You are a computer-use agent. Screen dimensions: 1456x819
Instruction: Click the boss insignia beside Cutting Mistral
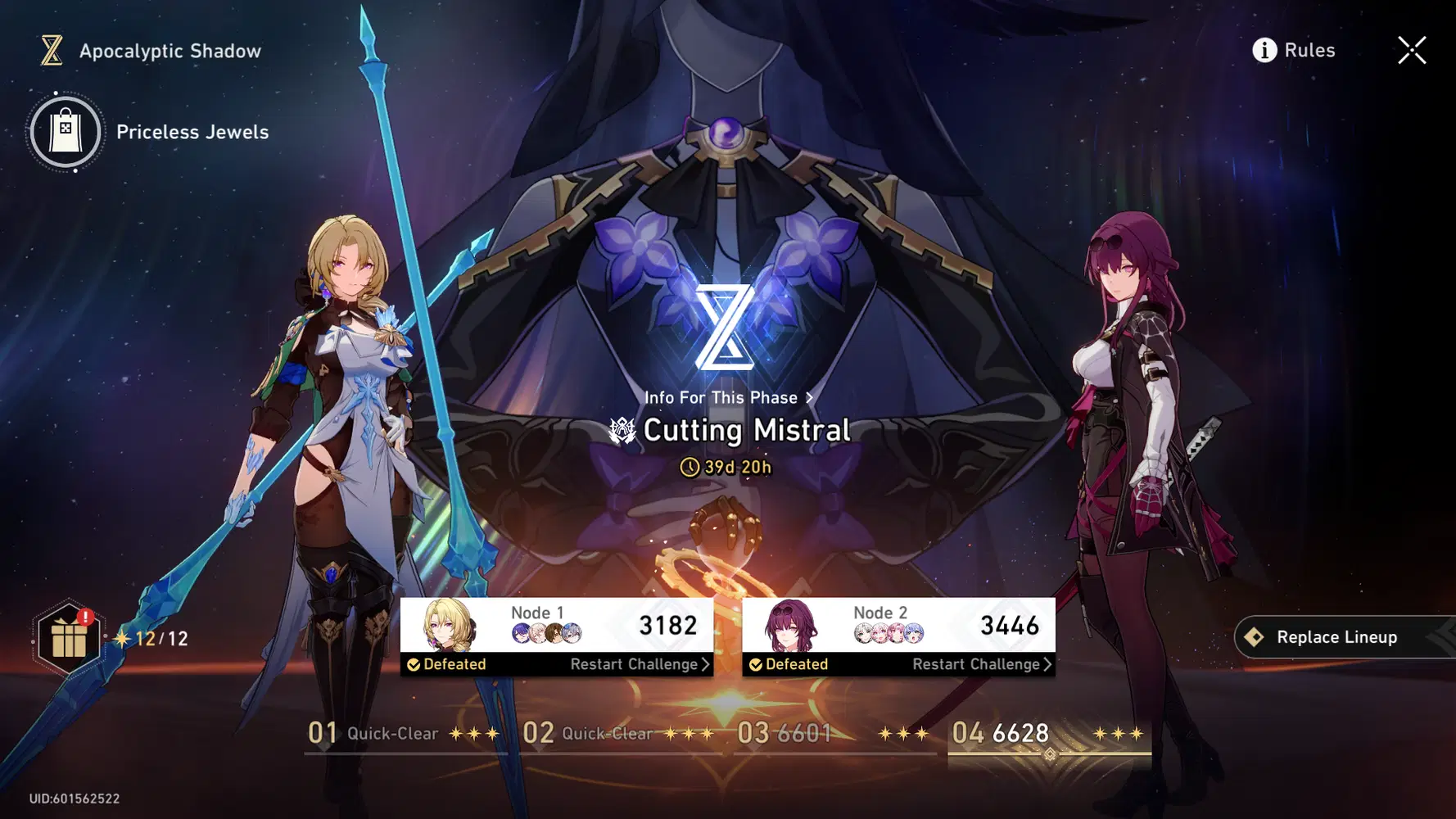tap(622, 429)
